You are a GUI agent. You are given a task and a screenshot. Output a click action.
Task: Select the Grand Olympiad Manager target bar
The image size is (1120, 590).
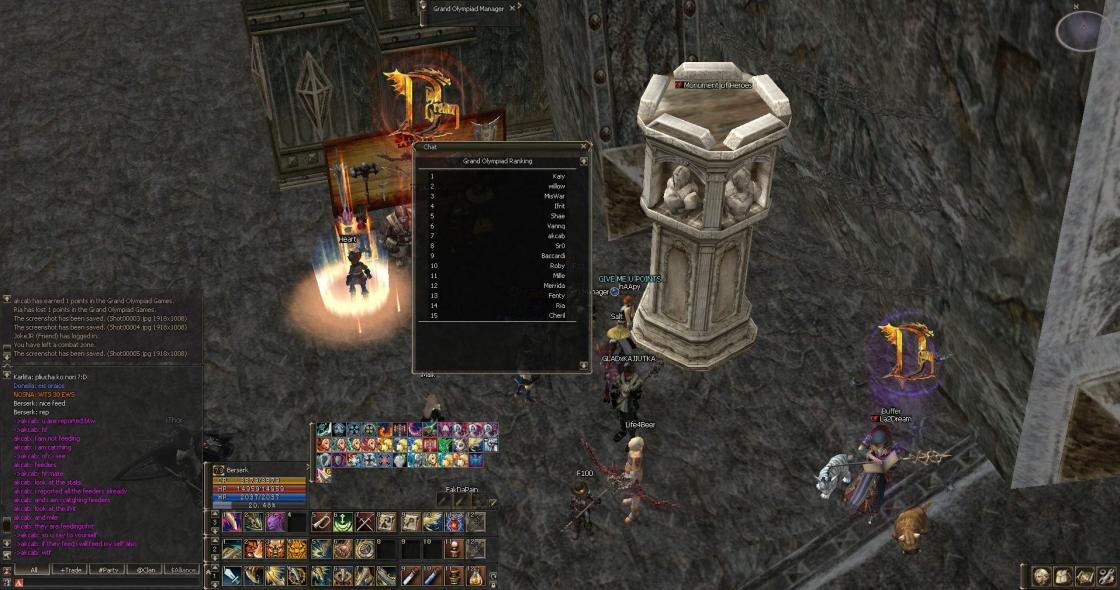coord(470,8)
